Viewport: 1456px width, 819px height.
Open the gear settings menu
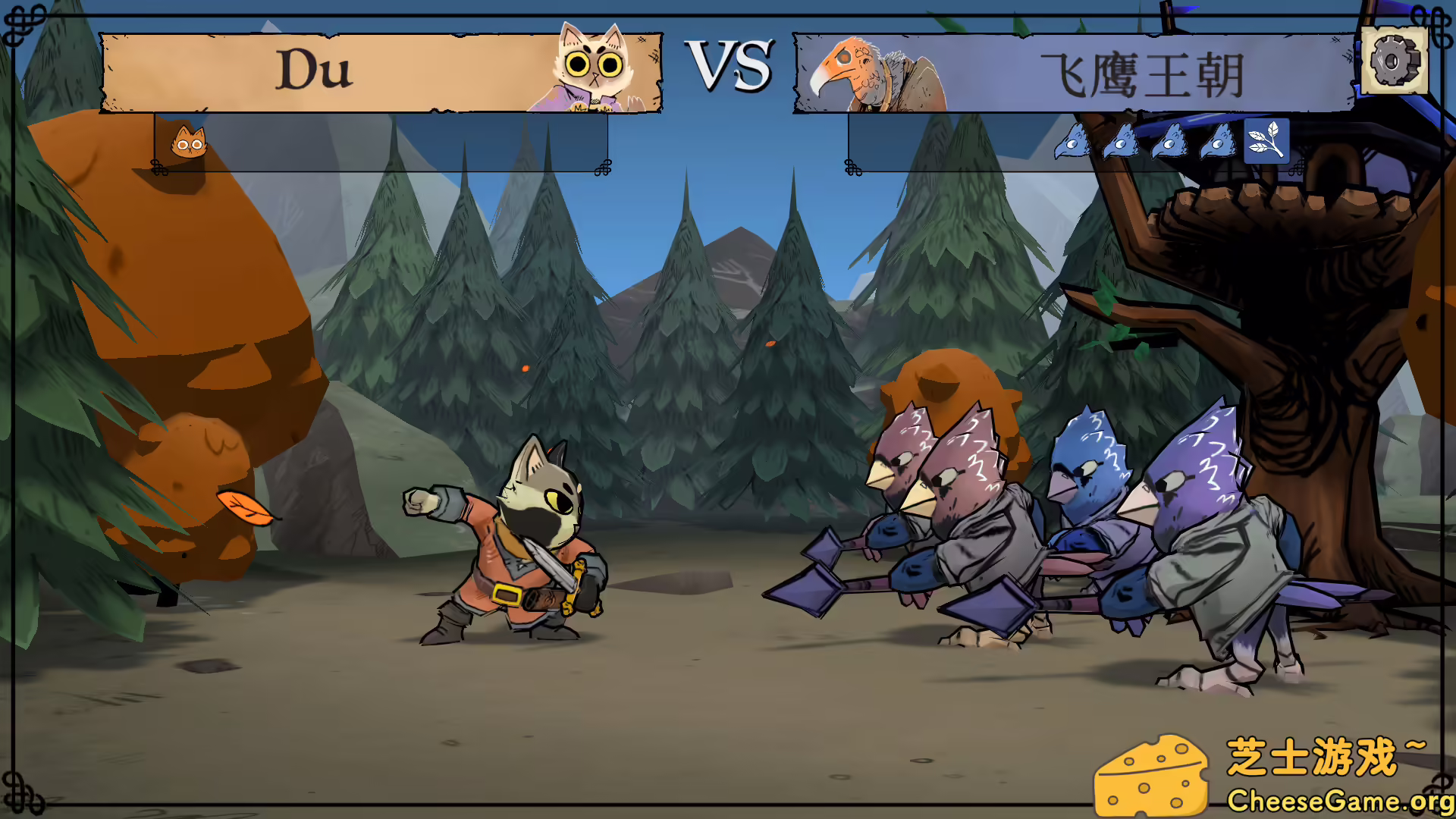1394,61
